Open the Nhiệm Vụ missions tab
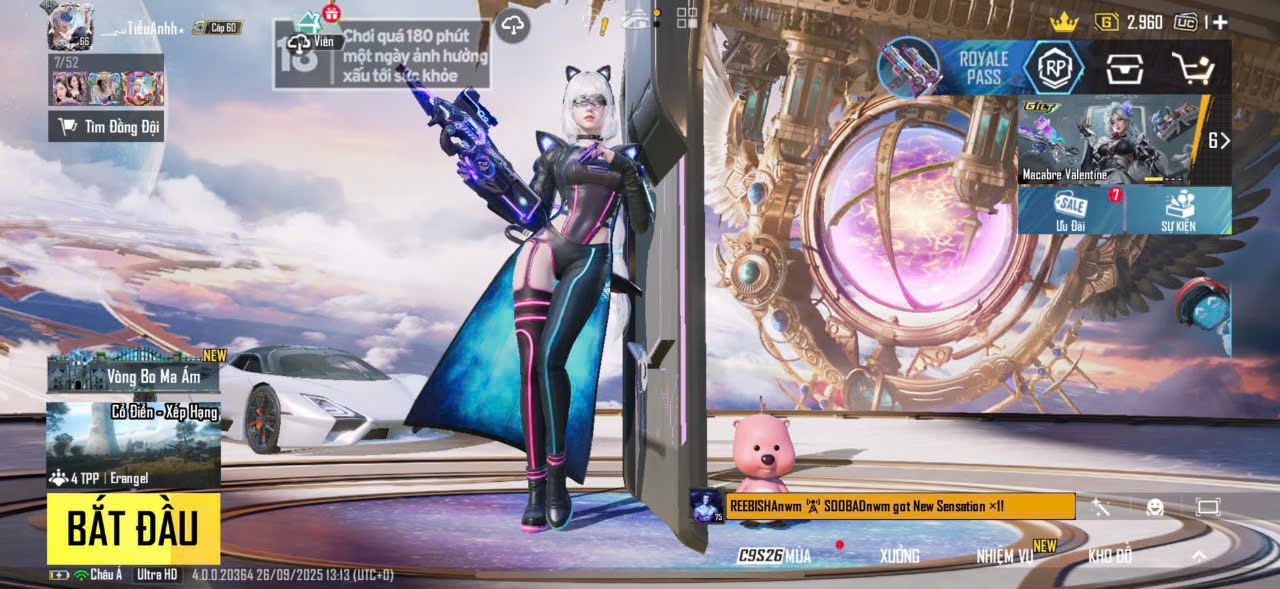The height and width of the screenshot is (589, 1280). tap(1006, 556)
